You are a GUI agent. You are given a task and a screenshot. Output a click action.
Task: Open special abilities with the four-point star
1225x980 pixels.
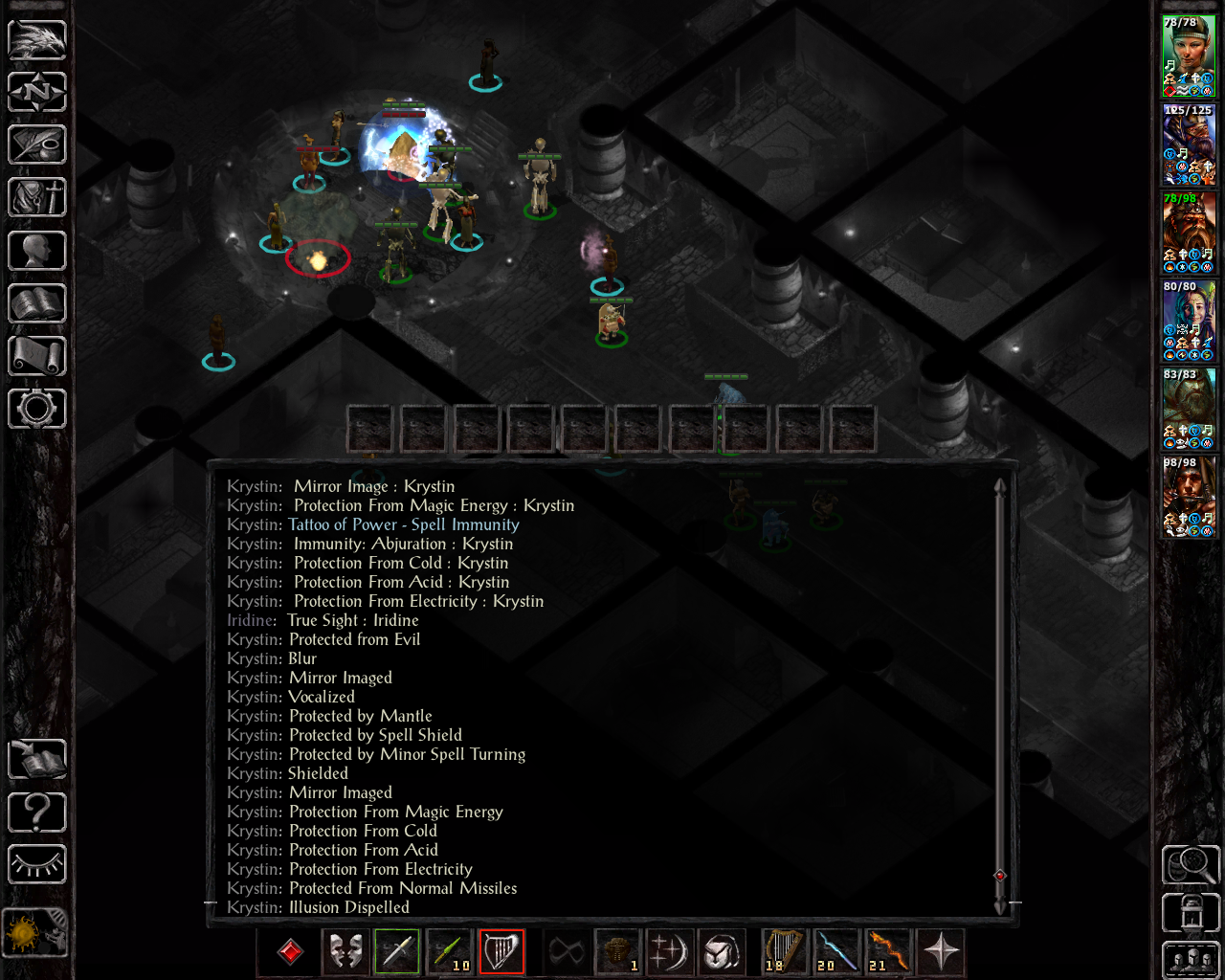[x=941, y=951]
